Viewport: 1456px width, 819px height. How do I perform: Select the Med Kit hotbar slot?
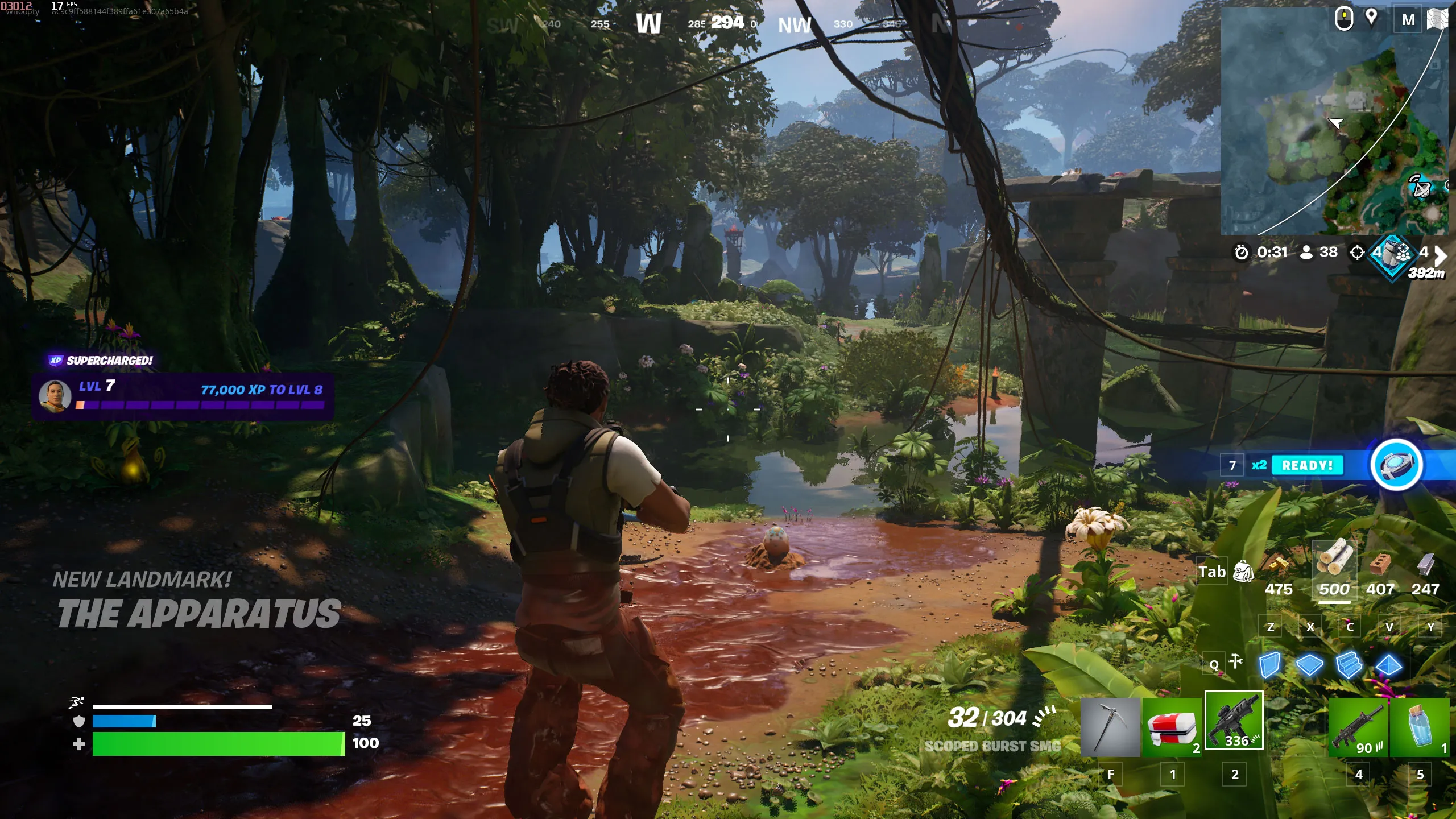point(1172,727)
